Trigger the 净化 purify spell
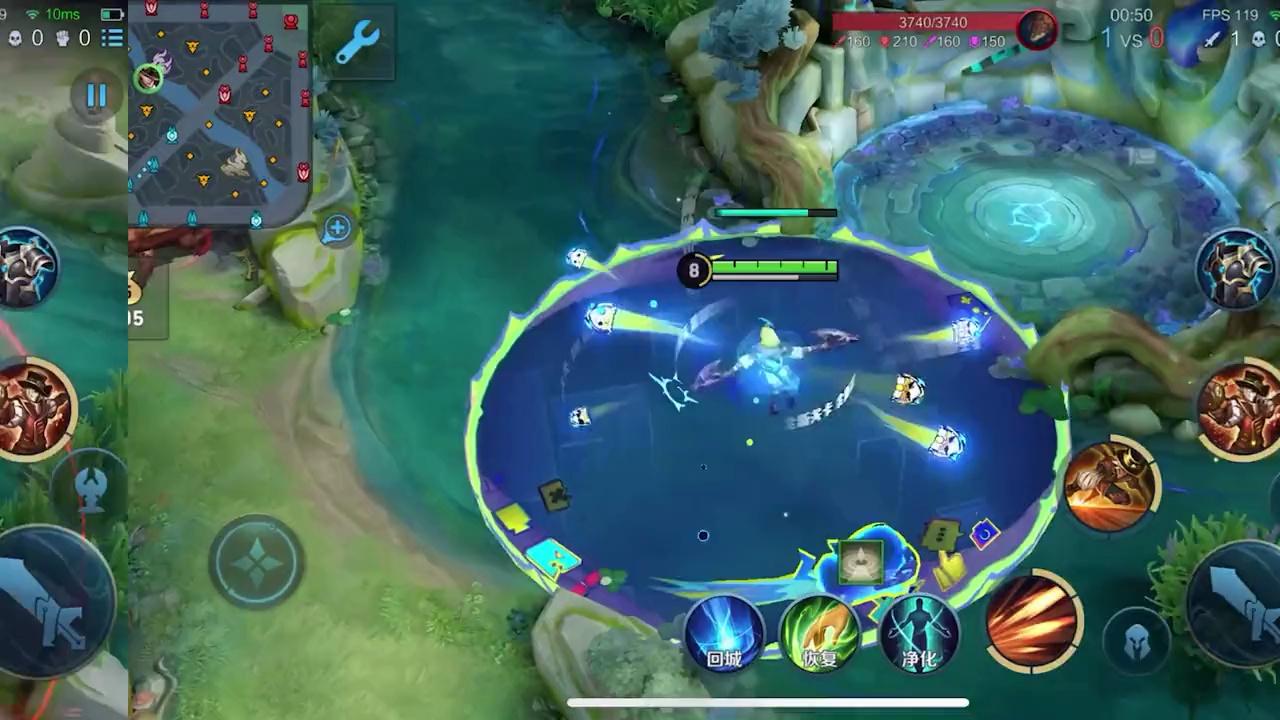Viewport: 1280px width, 720px height. pyautogui.click(x=919, y=634)
